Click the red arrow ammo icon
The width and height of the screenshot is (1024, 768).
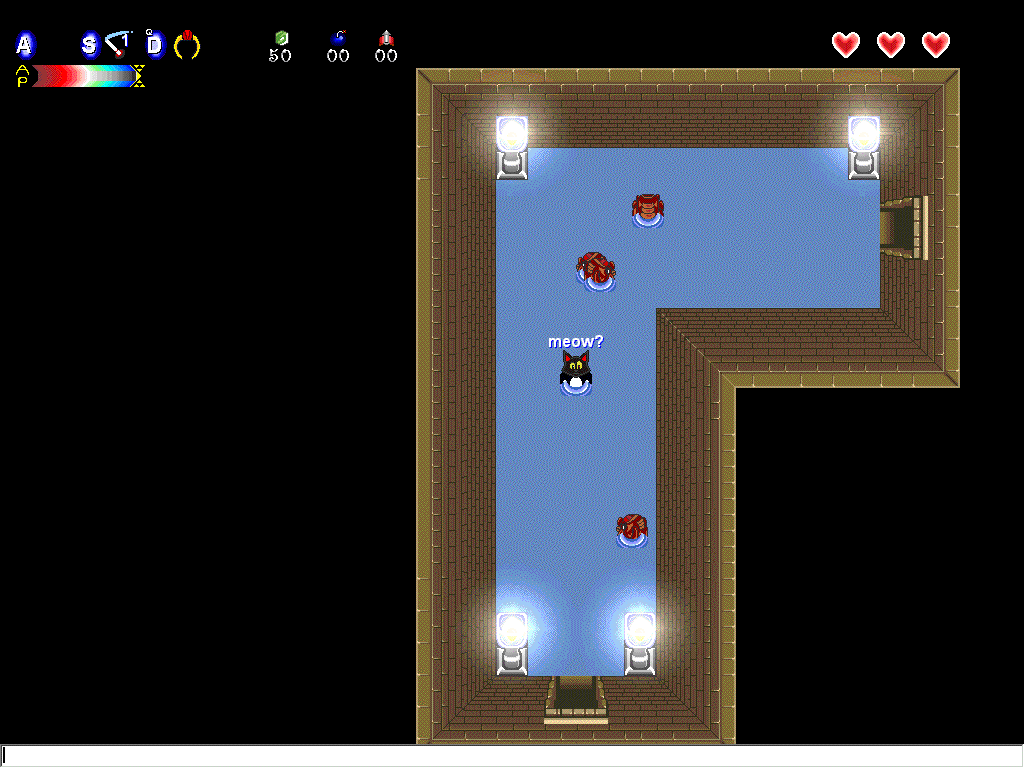pos(386,38)
